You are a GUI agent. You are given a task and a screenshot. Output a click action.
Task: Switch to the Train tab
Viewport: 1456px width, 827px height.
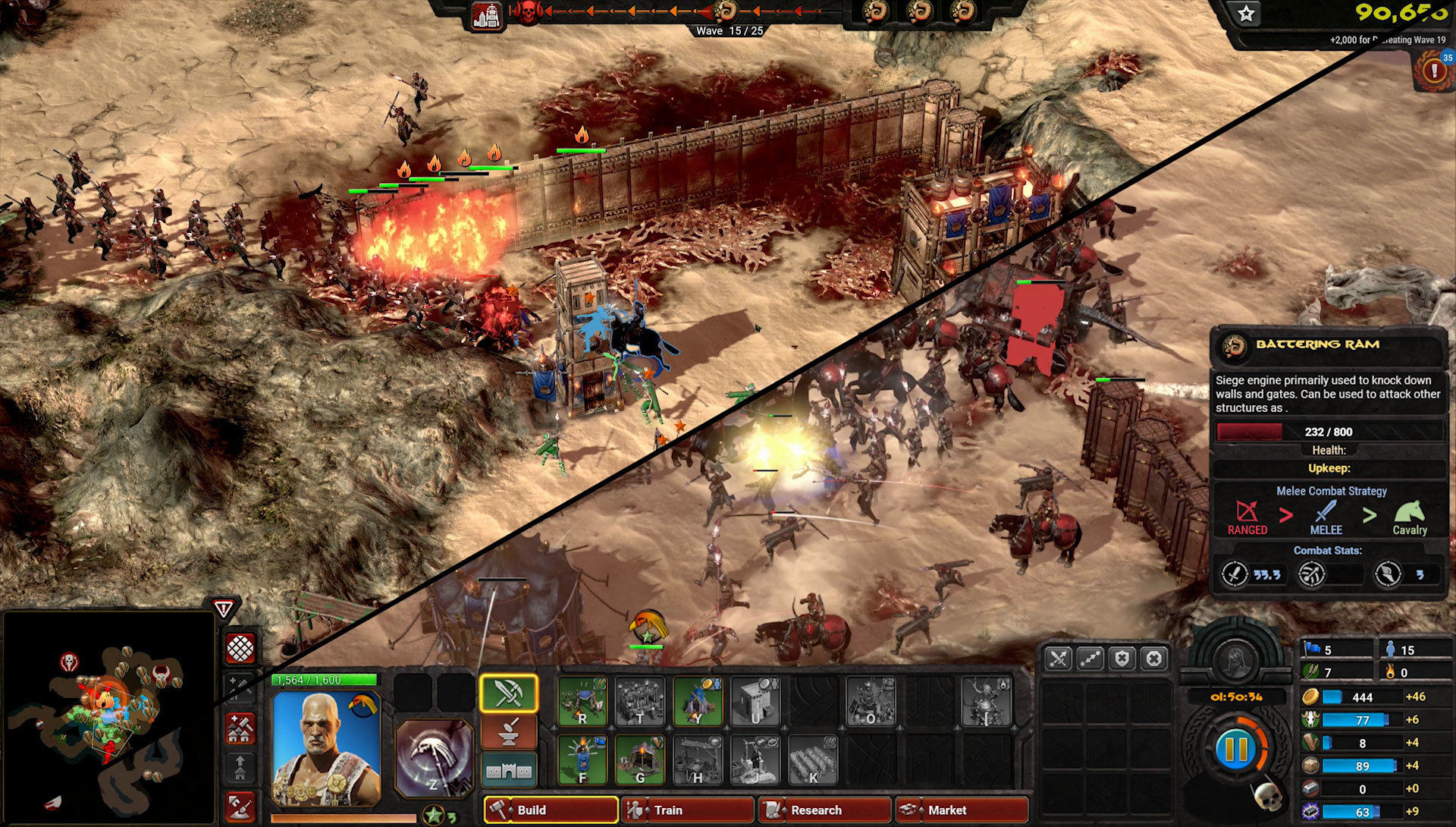tap(687, 810)
